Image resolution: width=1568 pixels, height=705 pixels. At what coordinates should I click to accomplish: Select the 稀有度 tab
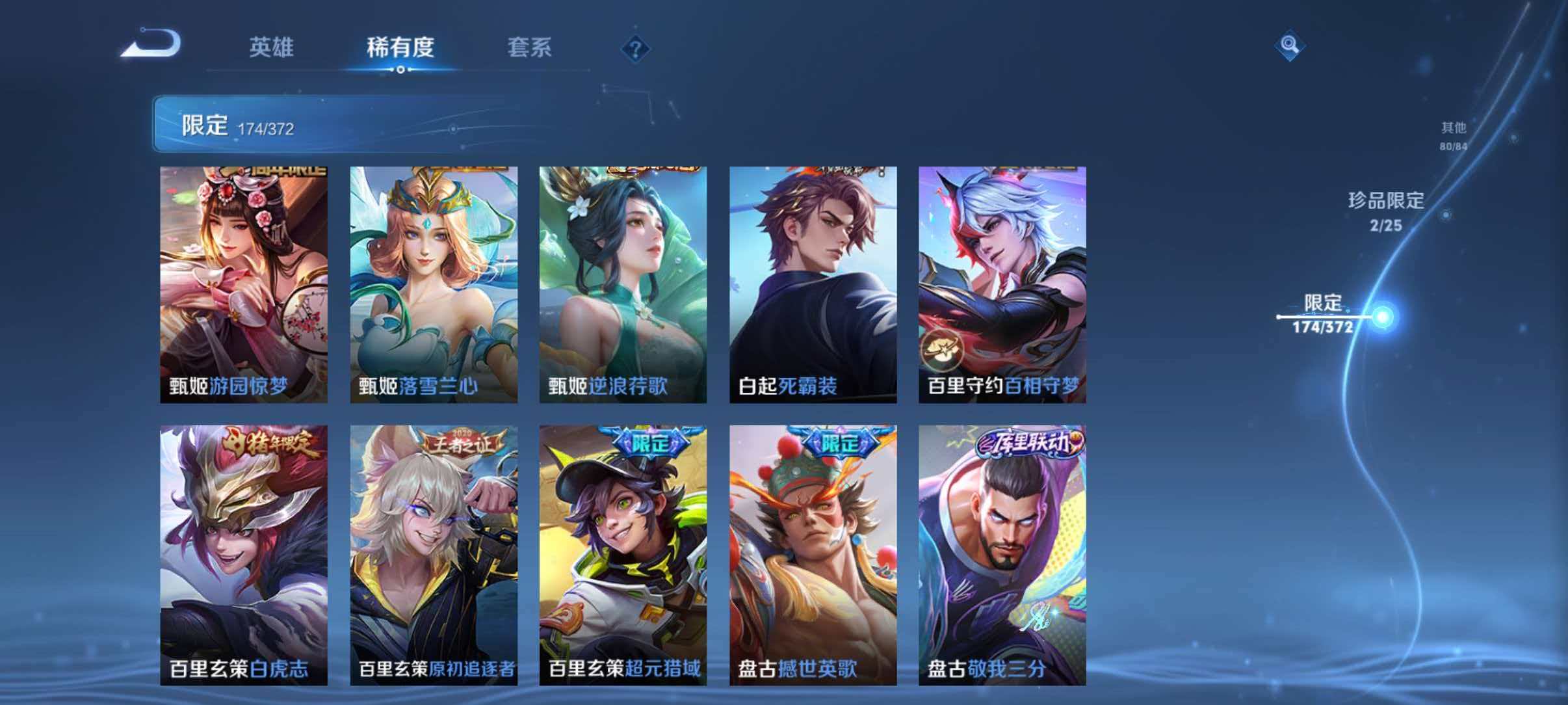pyautogui.click(x=400, y=47)
